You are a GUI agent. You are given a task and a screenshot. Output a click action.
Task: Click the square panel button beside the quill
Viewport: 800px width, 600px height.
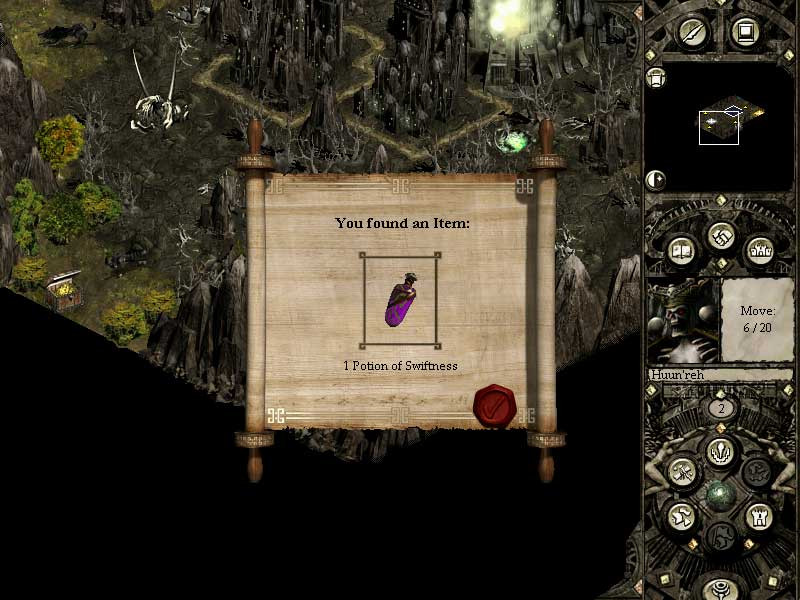click(x=744, y=32)
